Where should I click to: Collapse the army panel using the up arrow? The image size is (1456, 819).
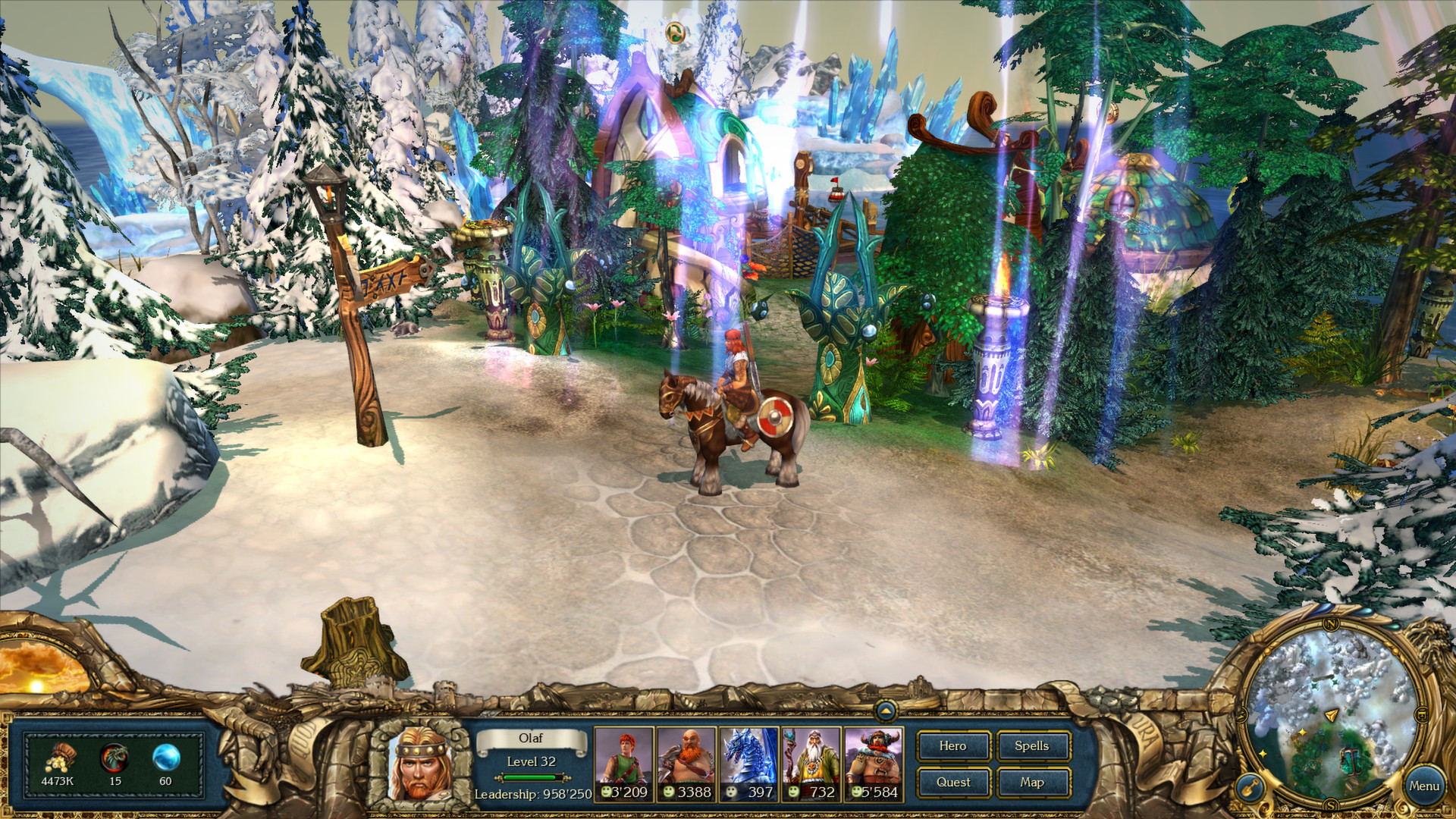pos(884,711)
